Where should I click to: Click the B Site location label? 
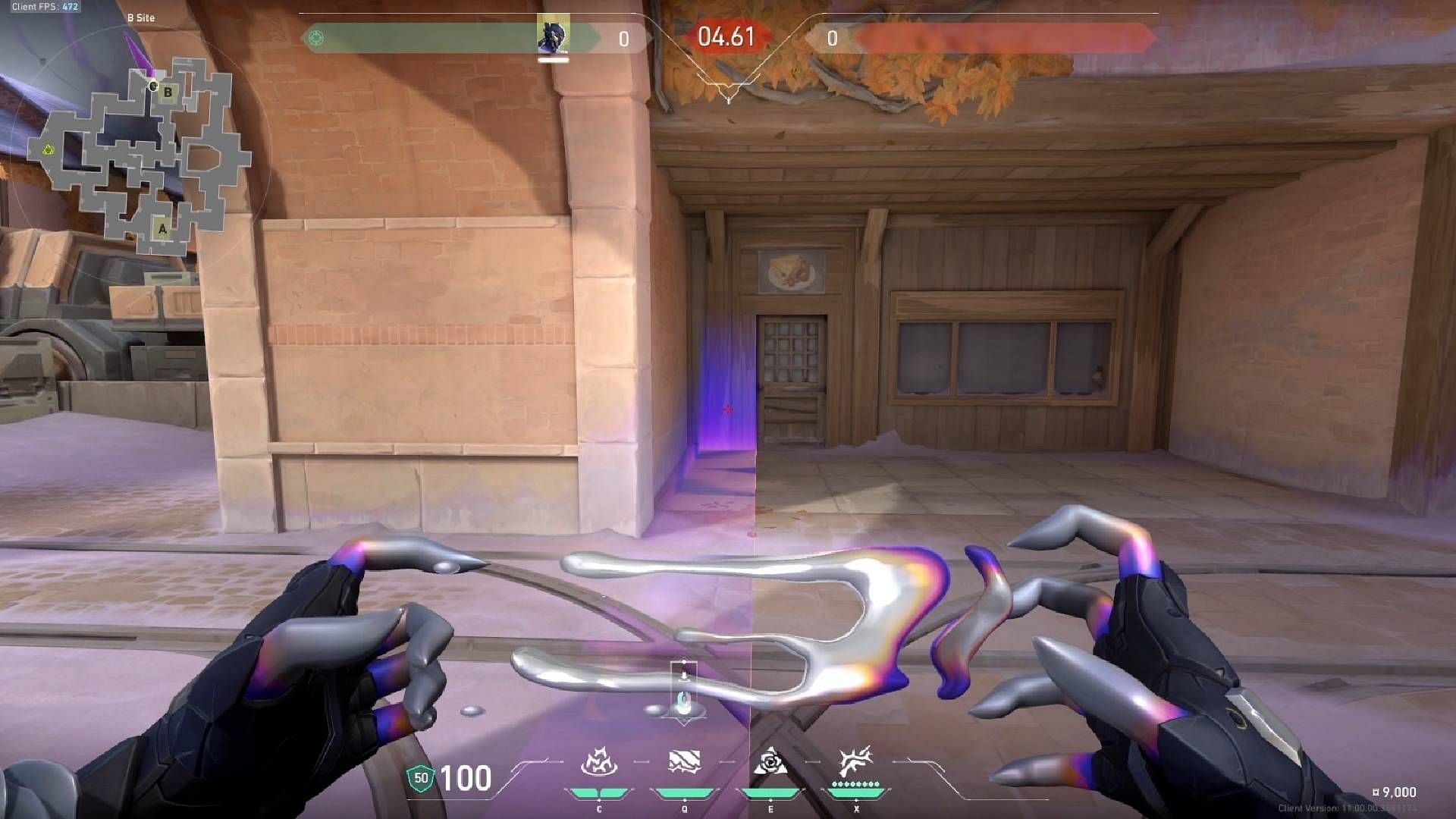141,17
